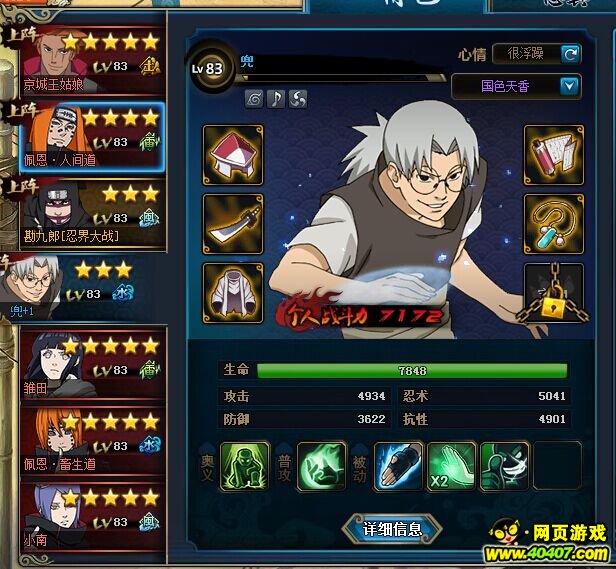View the 奥义 green figure skill icon
The width and height of the screenshot is (616, 569).
tap(245, 466)
